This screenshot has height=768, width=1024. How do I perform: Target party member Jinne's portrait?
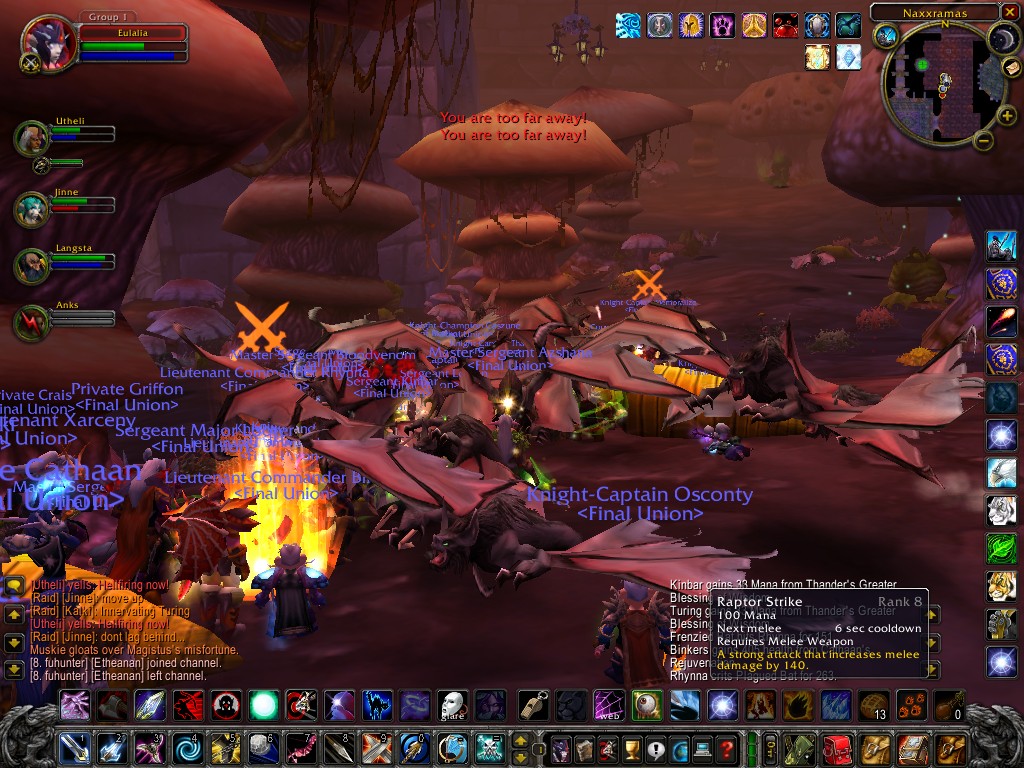(x=31, y=209)
